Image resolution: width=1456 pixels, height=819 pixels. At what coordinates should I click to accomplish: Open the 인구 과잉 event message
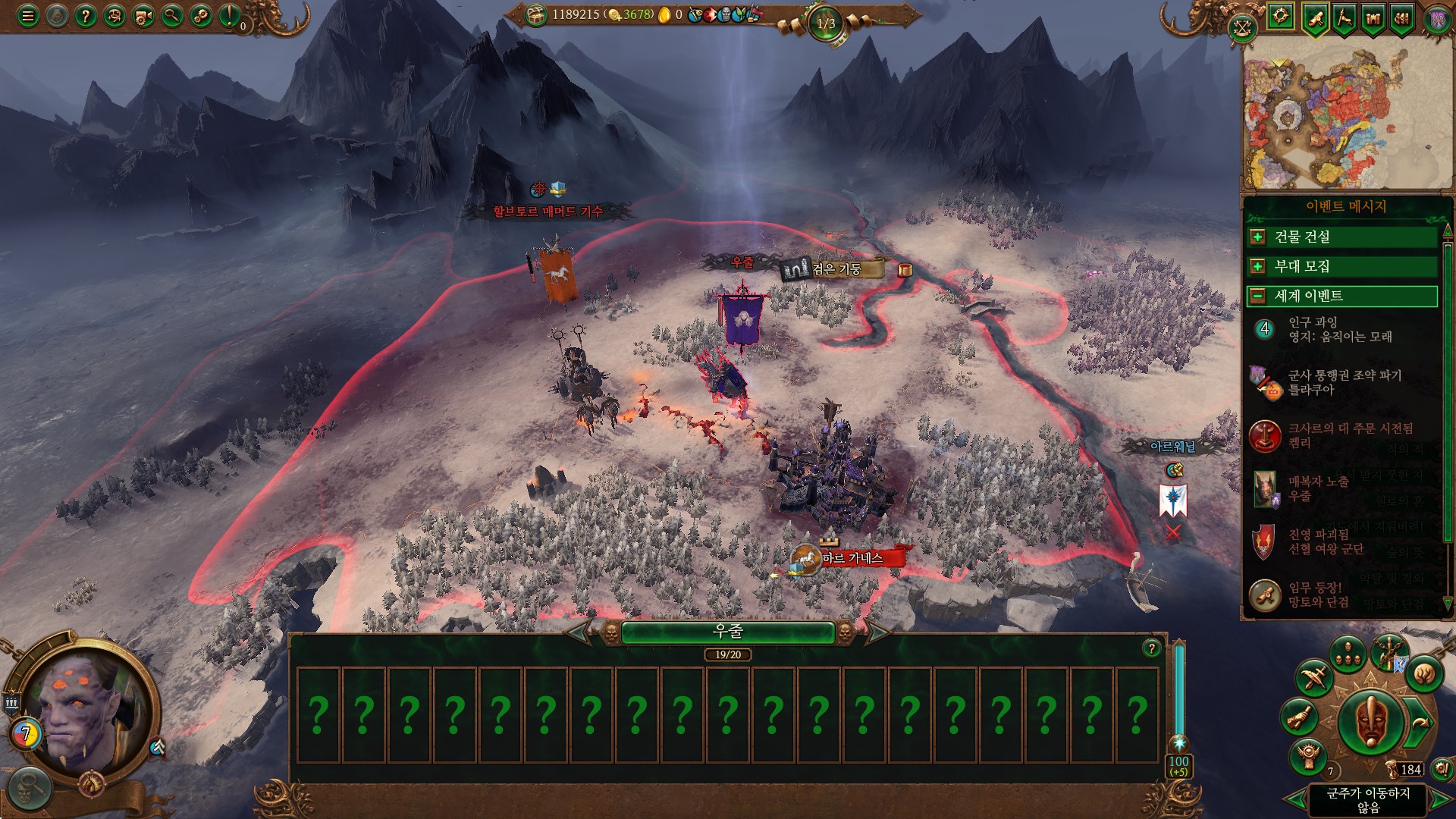click(x=1341, y=329)
